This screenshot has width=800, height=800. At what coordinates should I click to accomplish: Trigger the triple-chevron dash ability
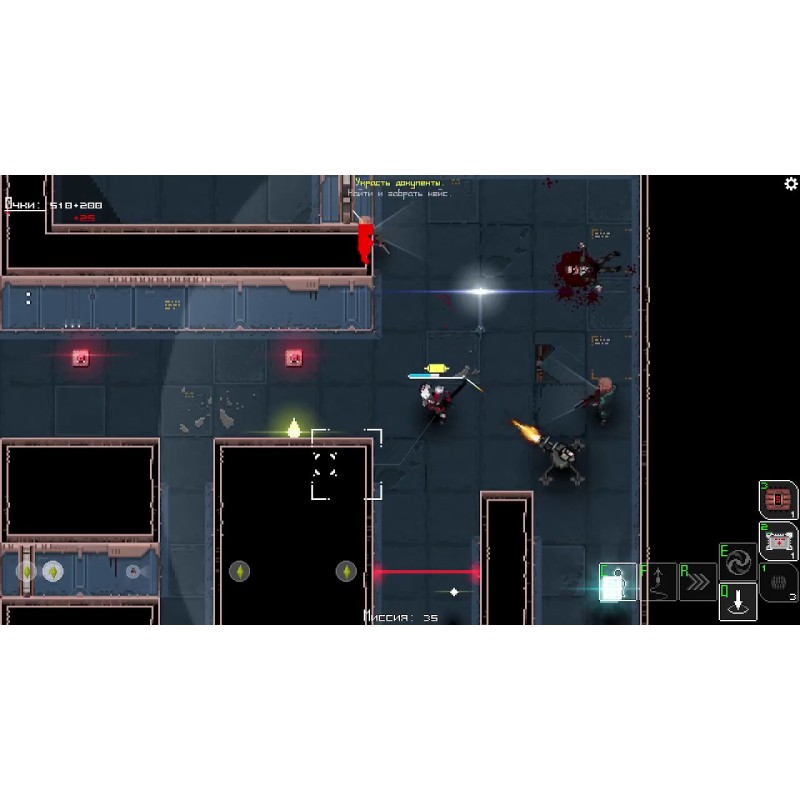(697, 582)
